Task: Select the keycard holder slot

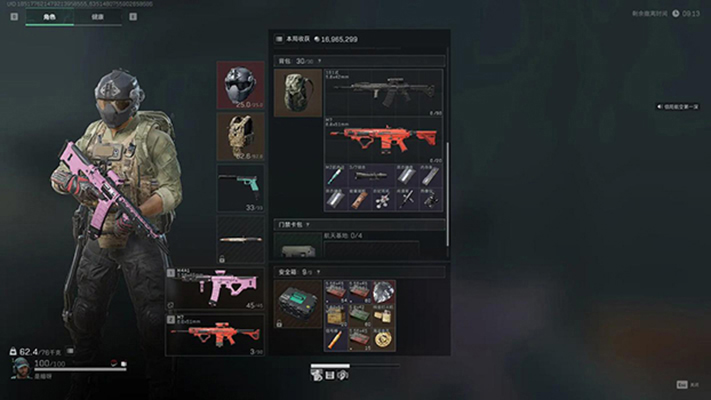Action: coord(297,251)
